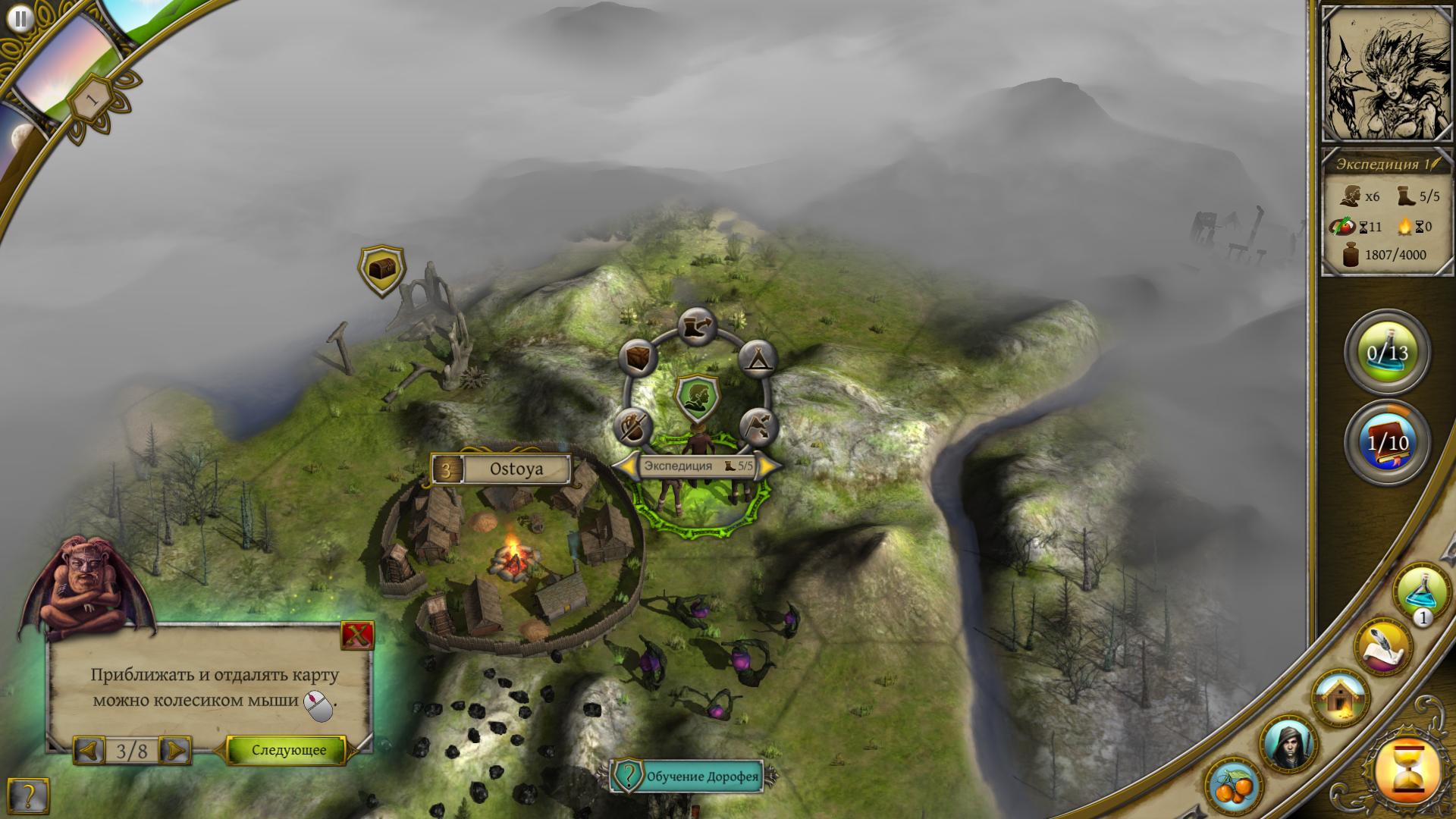The width and height of the screenshot is (1456, 819).
Task: Select the boot move action in radial menu
Action: click(698, 328)
